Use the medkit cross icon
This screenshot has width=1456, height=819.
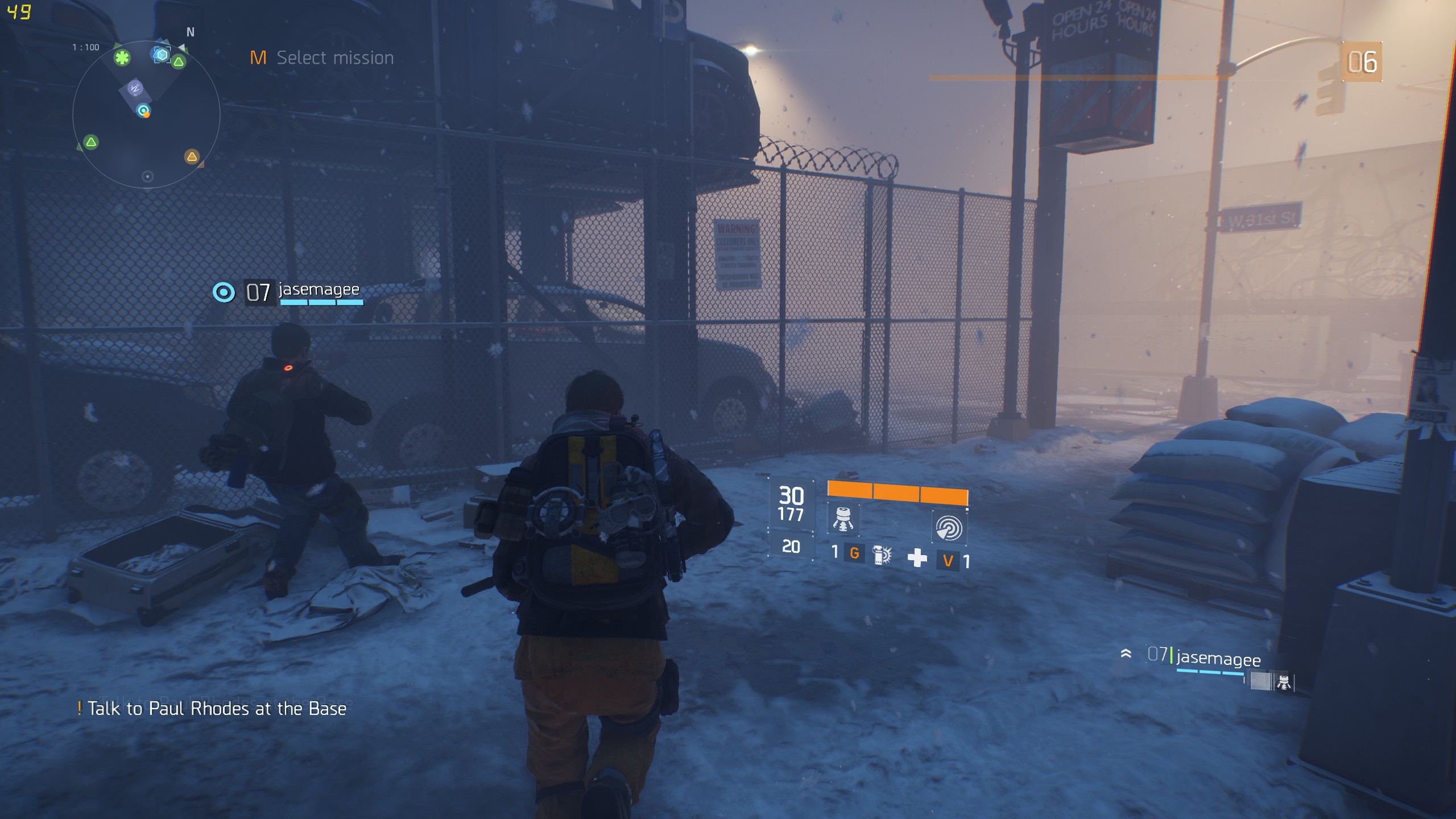click(x=917, y=558)
